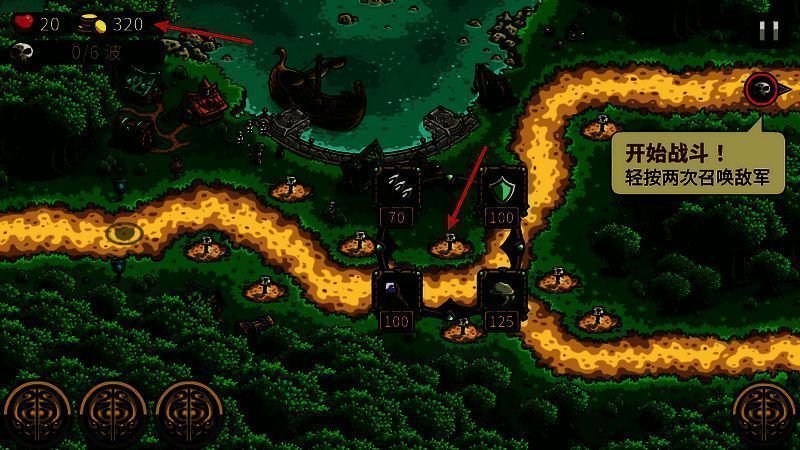Build the artillery tower costing 125 gold
Screen dimensions: 800x450
pyautogui.click(x=501, y=291)
